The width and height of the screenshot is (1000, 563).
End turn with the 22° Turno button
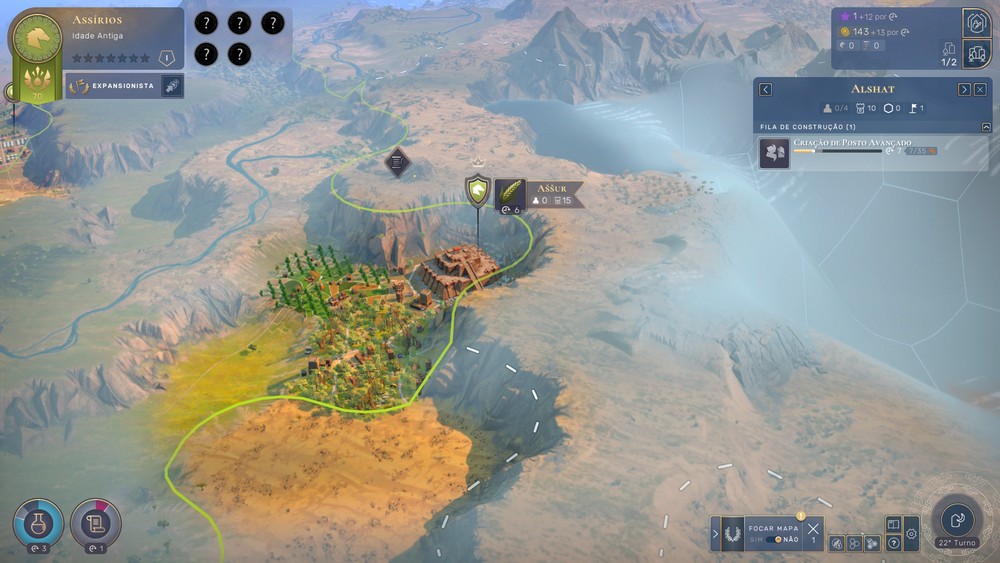[957, 520]
